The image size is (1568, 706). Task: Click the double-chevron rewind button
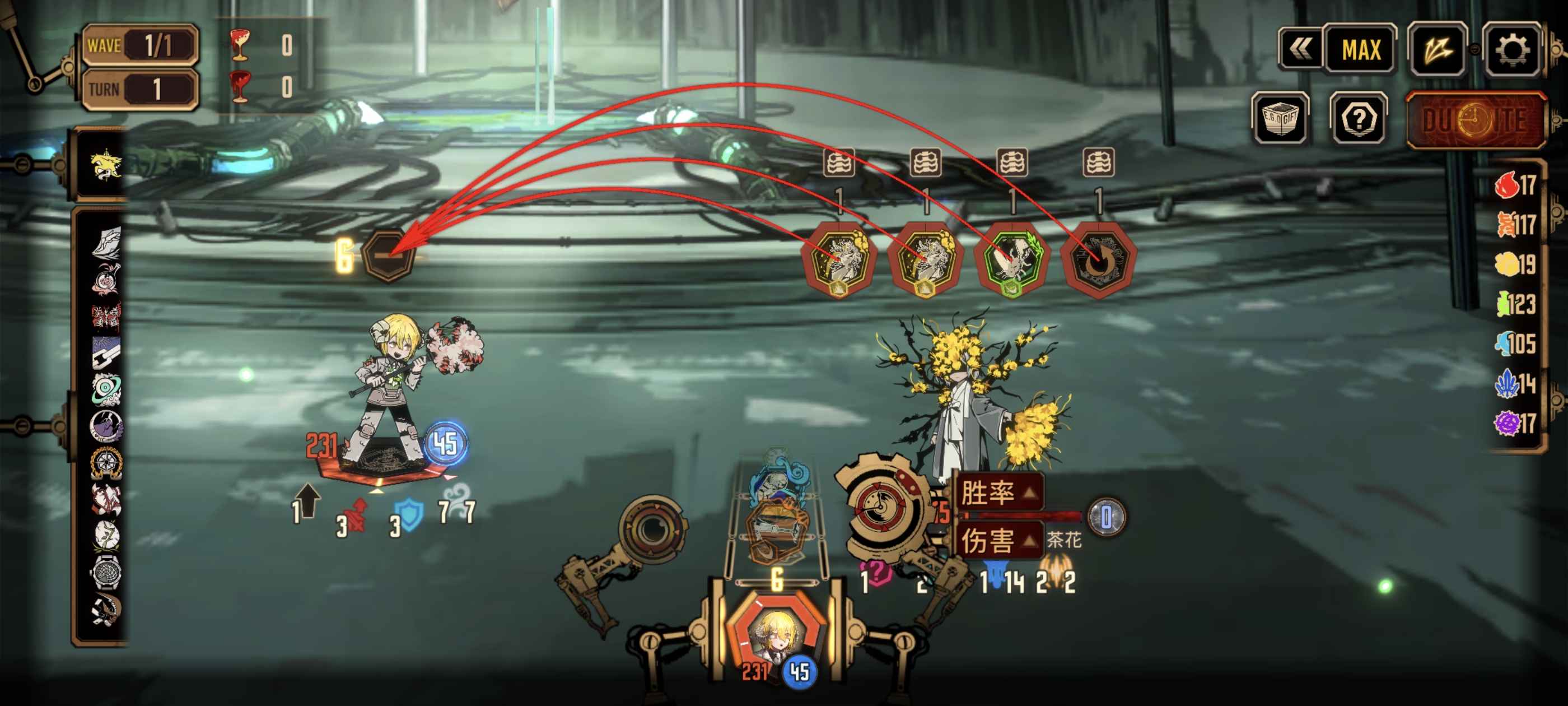(x=1300, y=50)
